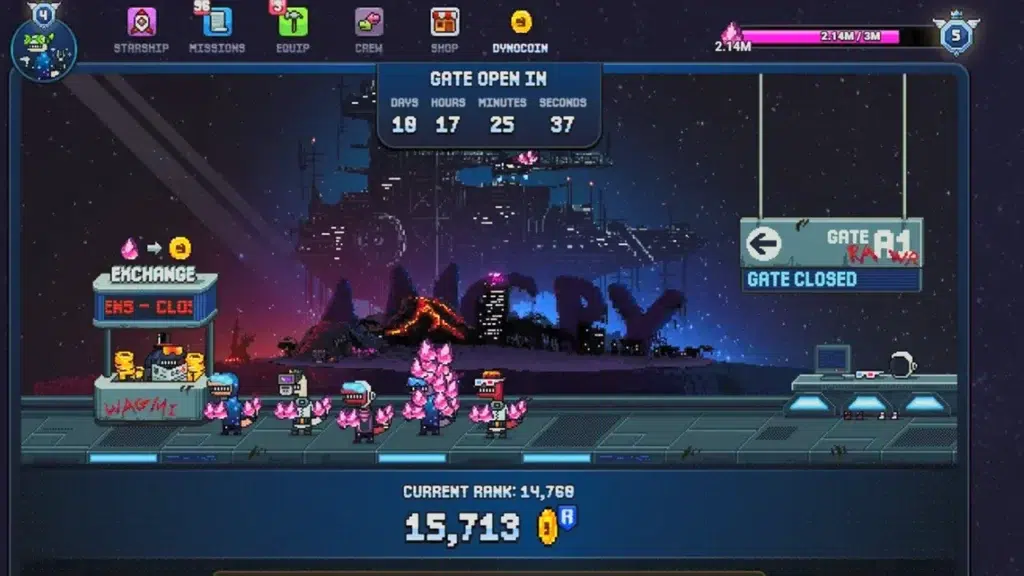
Task: Open the Missions menu
Action: click(217, 29)
